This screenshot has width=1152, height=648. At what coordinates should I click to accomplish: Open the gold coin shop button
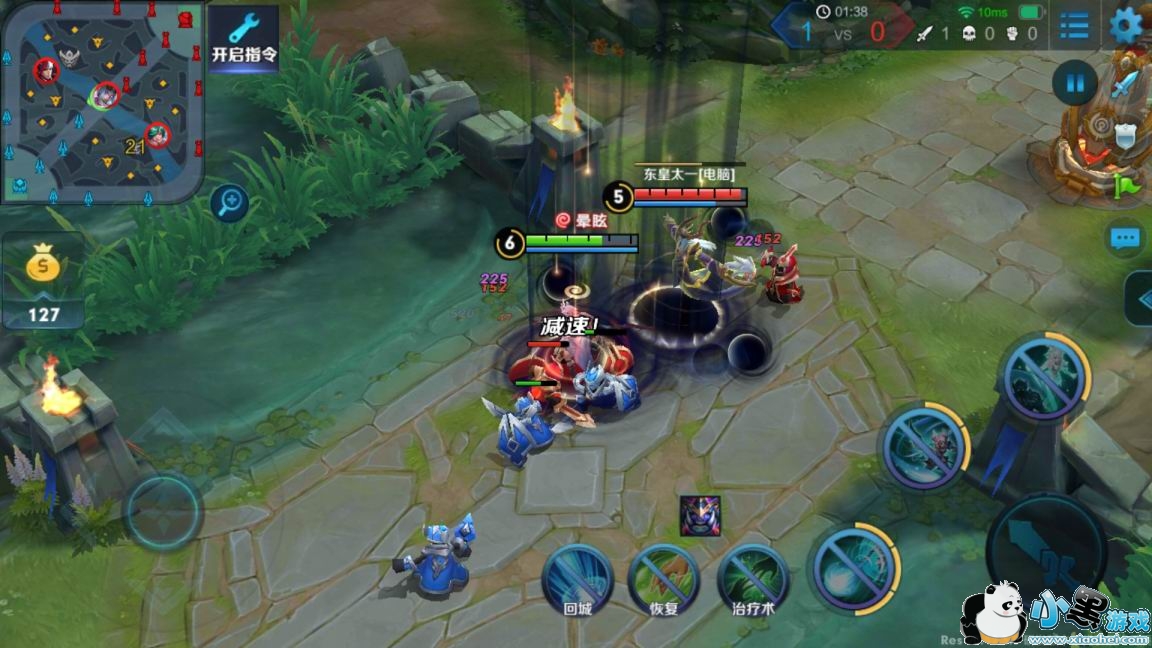tap(43, 282)
